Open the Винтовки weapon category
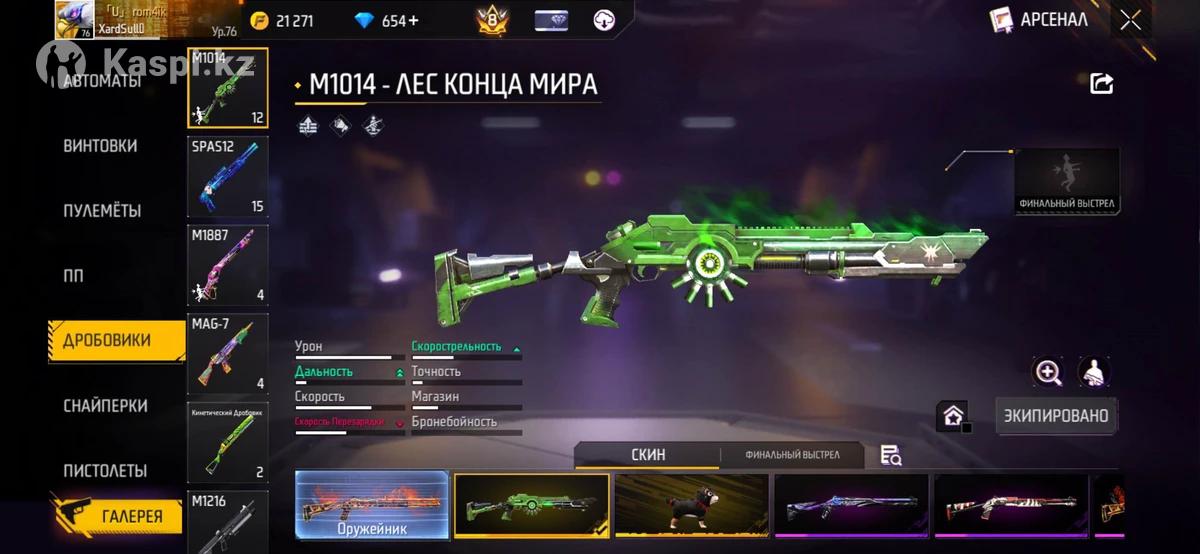This screenshot has width=1200, height=554. (100, 146)
